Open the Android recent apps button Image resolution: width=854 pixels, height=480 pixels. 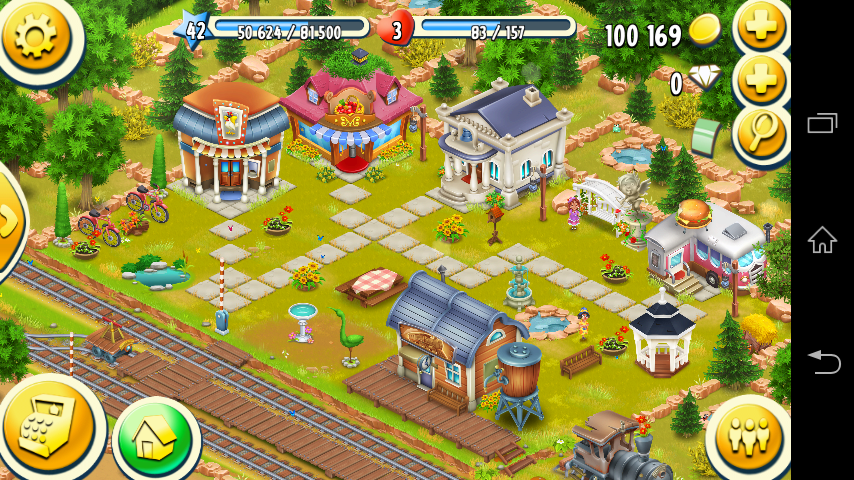click(x=822, y=123)
